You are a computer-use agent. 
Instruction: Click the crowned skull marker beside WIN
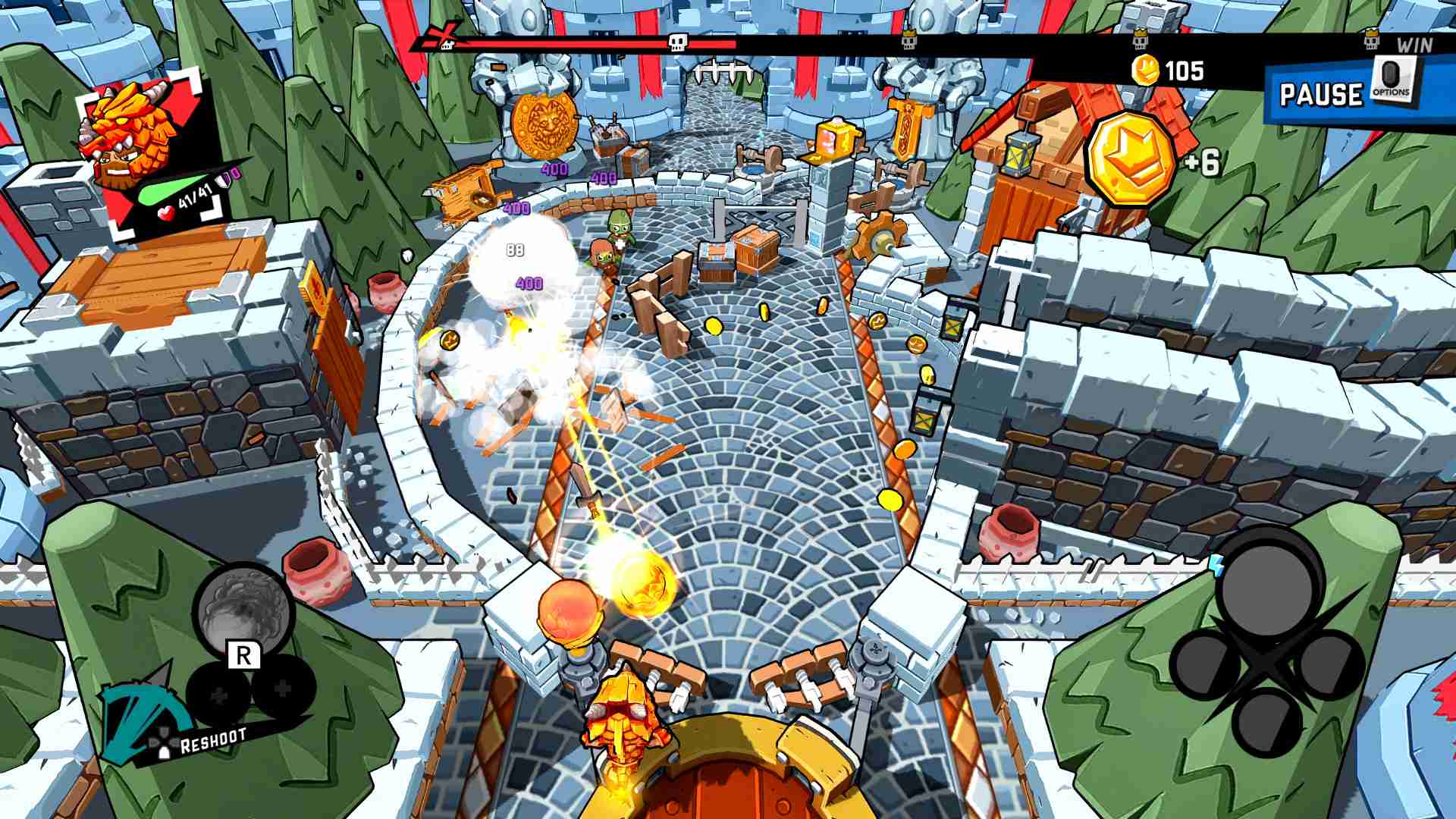1371,39
